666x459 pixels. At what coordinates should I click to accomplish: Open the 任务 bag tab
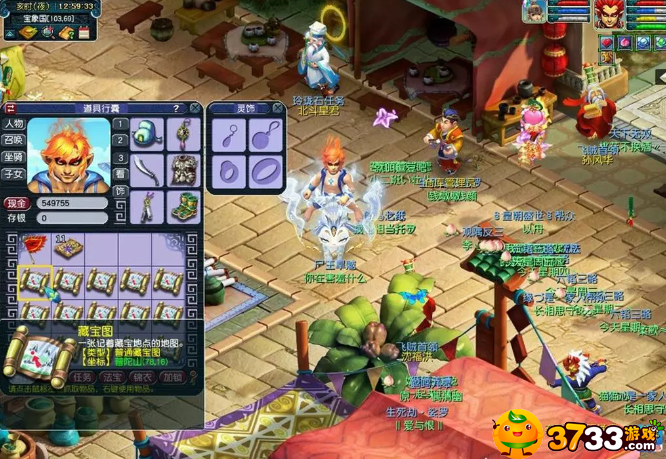pyautogui.click(x=80, y=377)
